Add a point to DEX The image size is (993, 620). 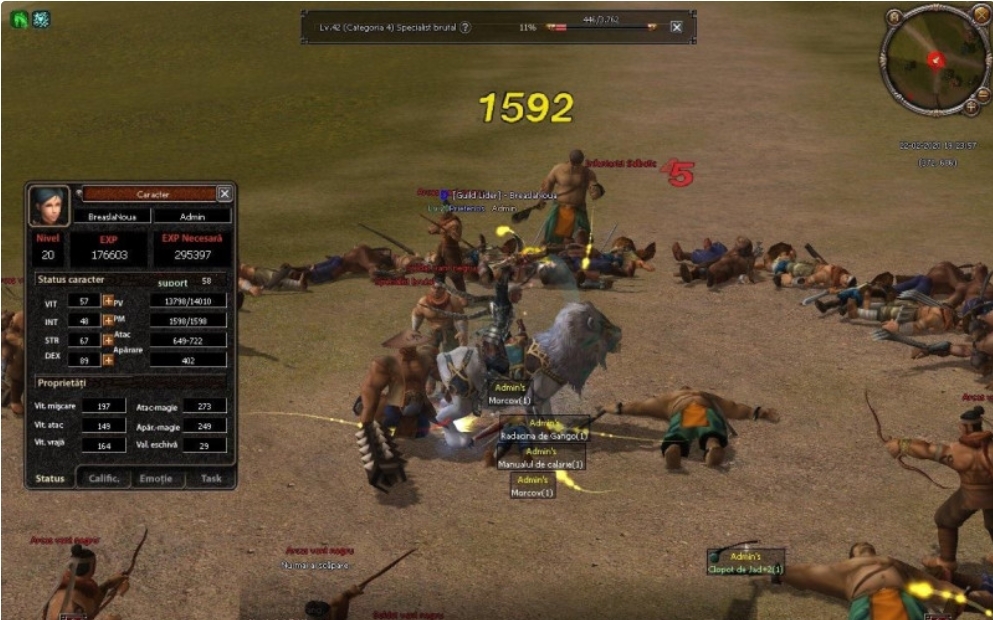point(108,360)
